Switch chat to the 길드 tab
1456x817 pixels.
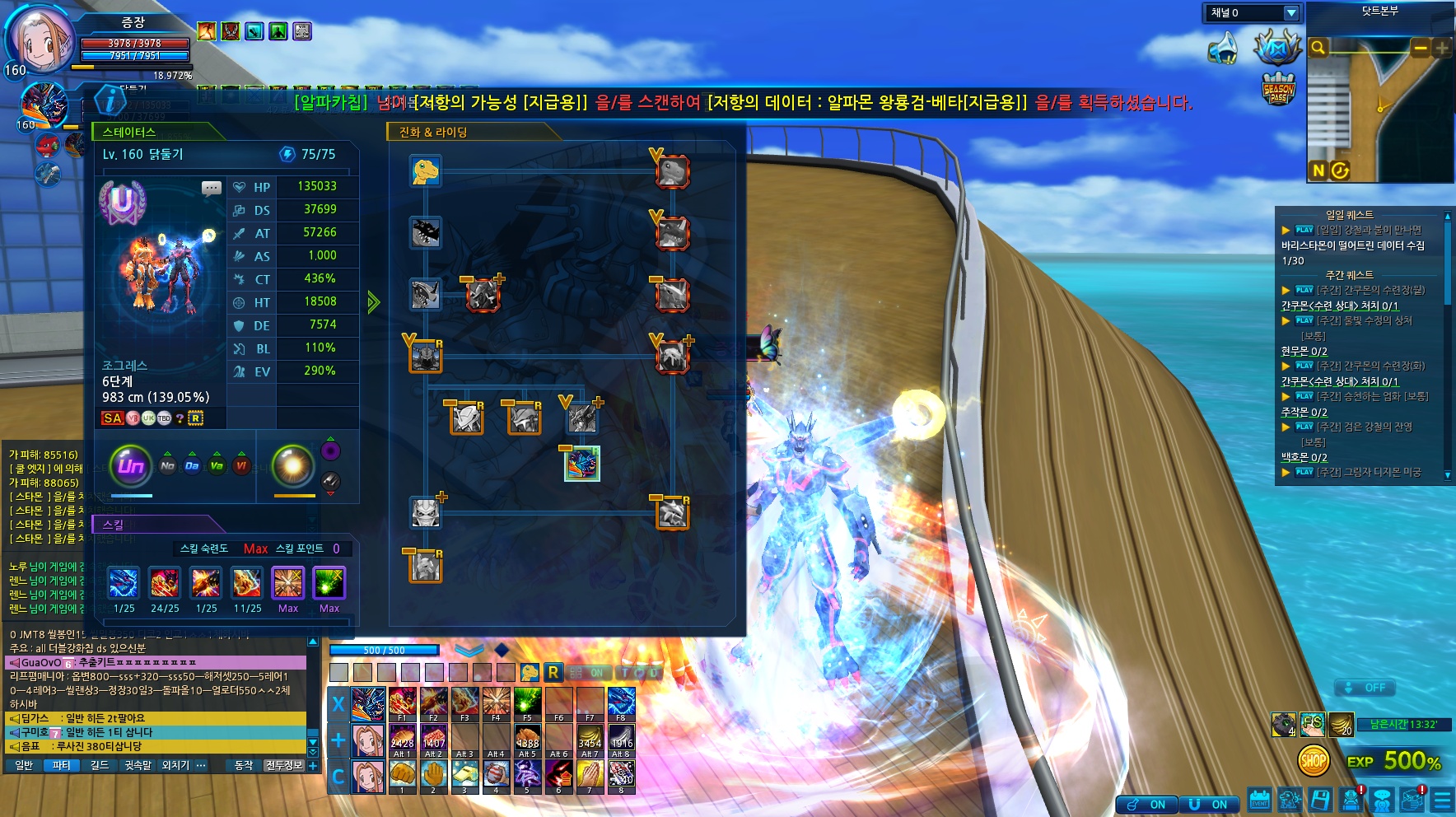100,765
